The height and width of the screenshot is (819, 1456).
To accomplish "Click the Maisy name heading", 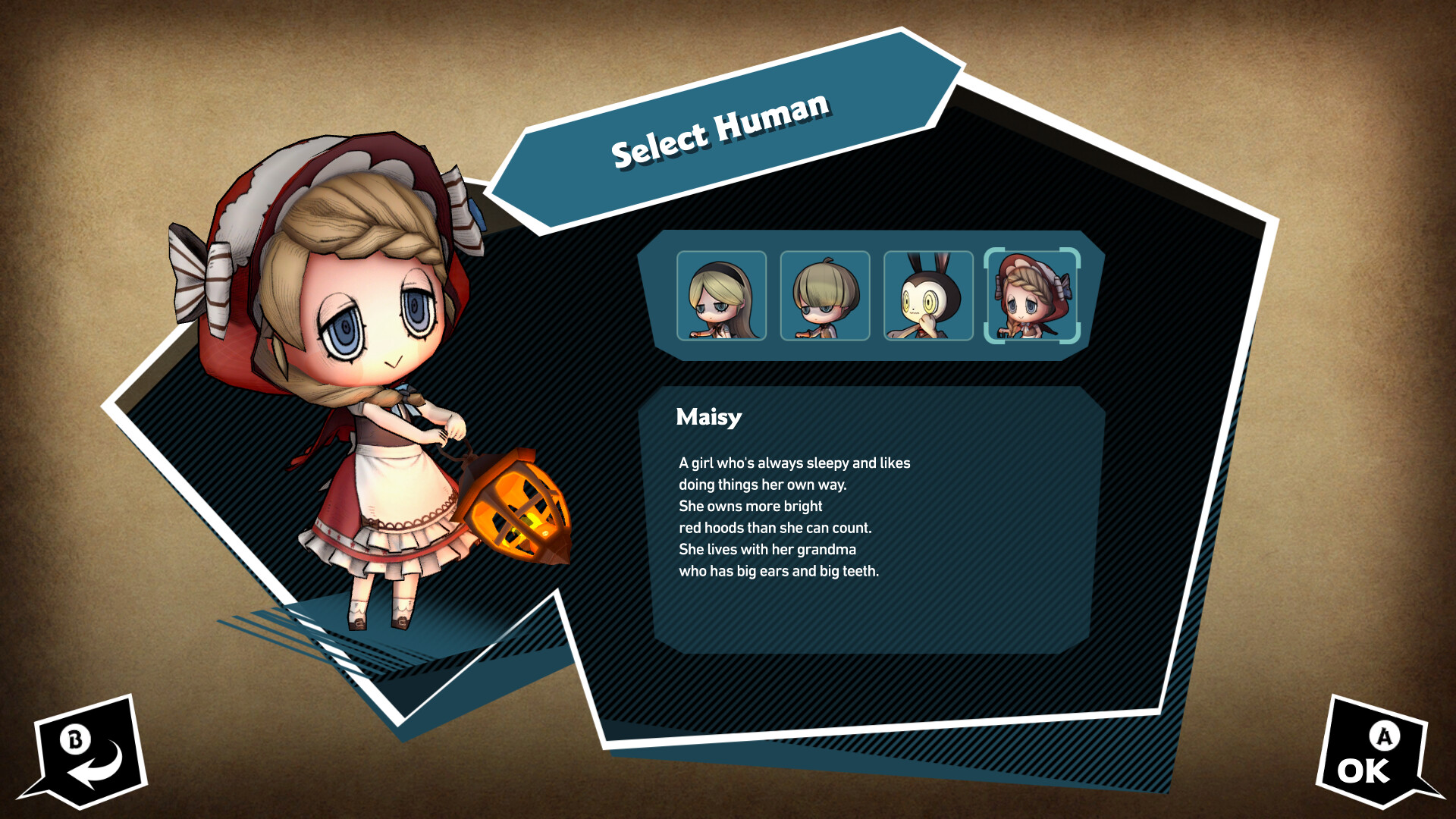I will coord(708,417).
